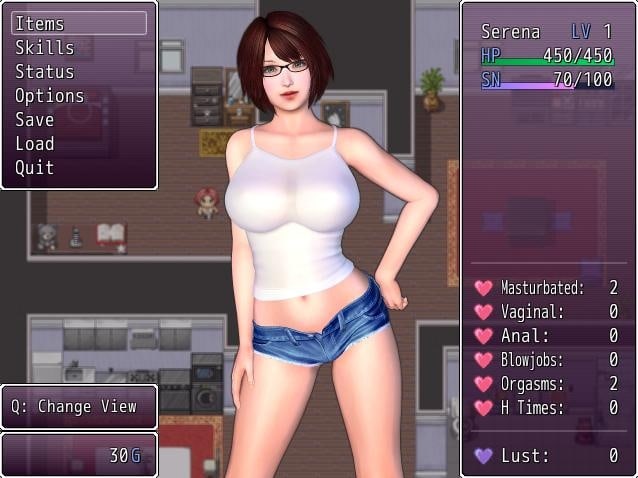Select Quit in the pause menu
Viewport: 638px width, 478px height.
34,168
